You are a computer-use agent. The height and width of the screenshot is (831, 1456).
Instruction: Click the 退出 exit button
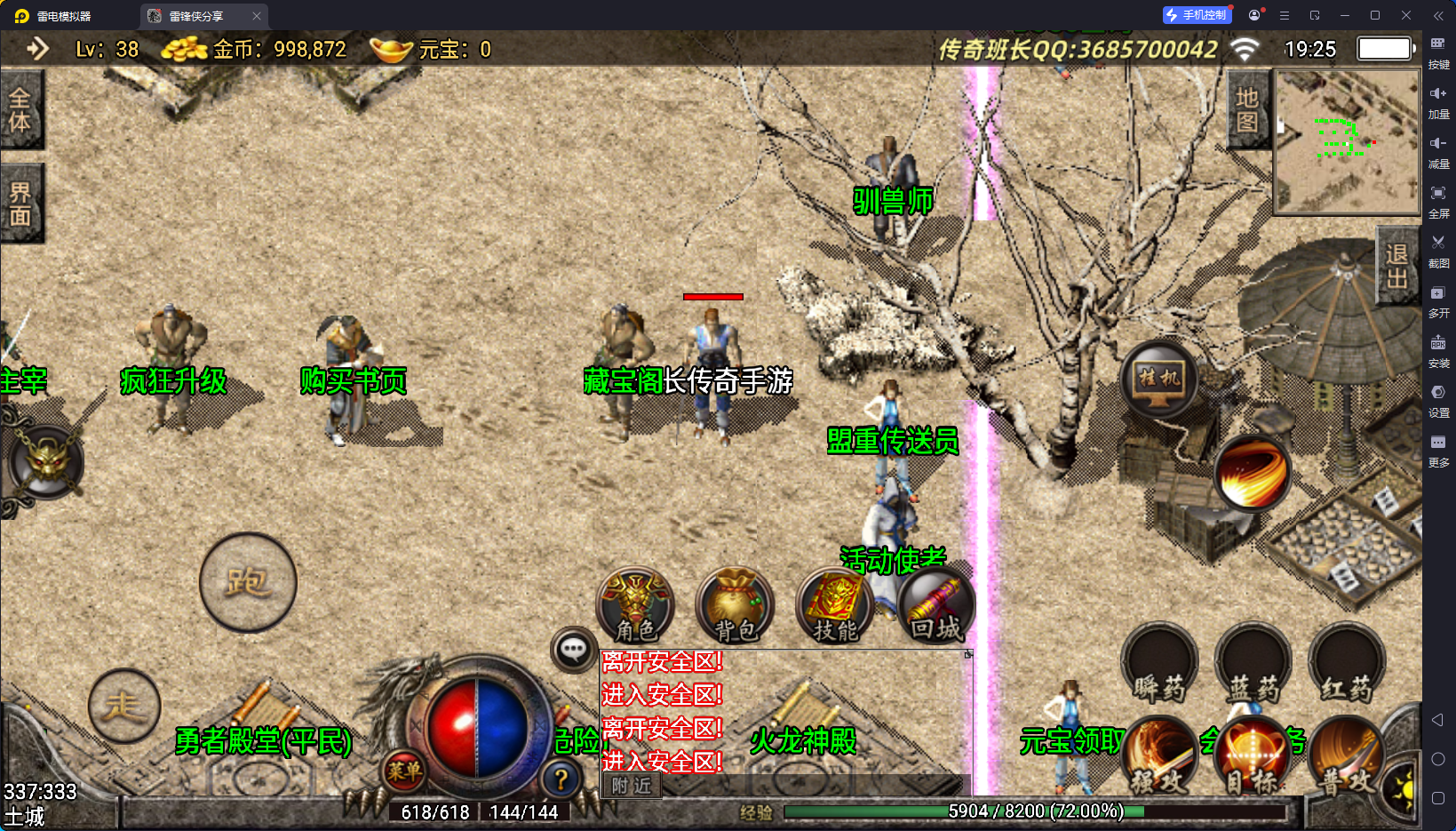pos(1396,266)
